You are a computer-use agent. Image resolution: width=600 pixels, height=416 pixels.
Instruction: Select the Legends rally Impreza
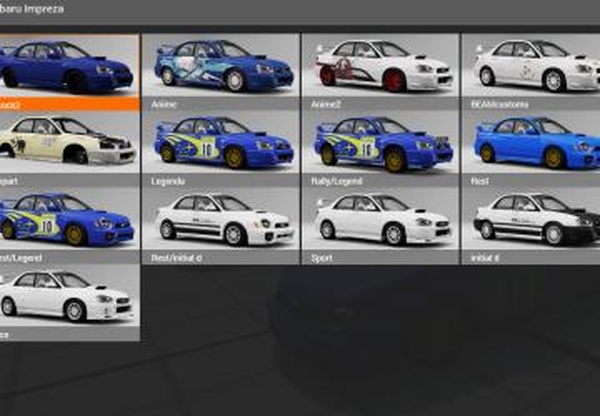221,143
